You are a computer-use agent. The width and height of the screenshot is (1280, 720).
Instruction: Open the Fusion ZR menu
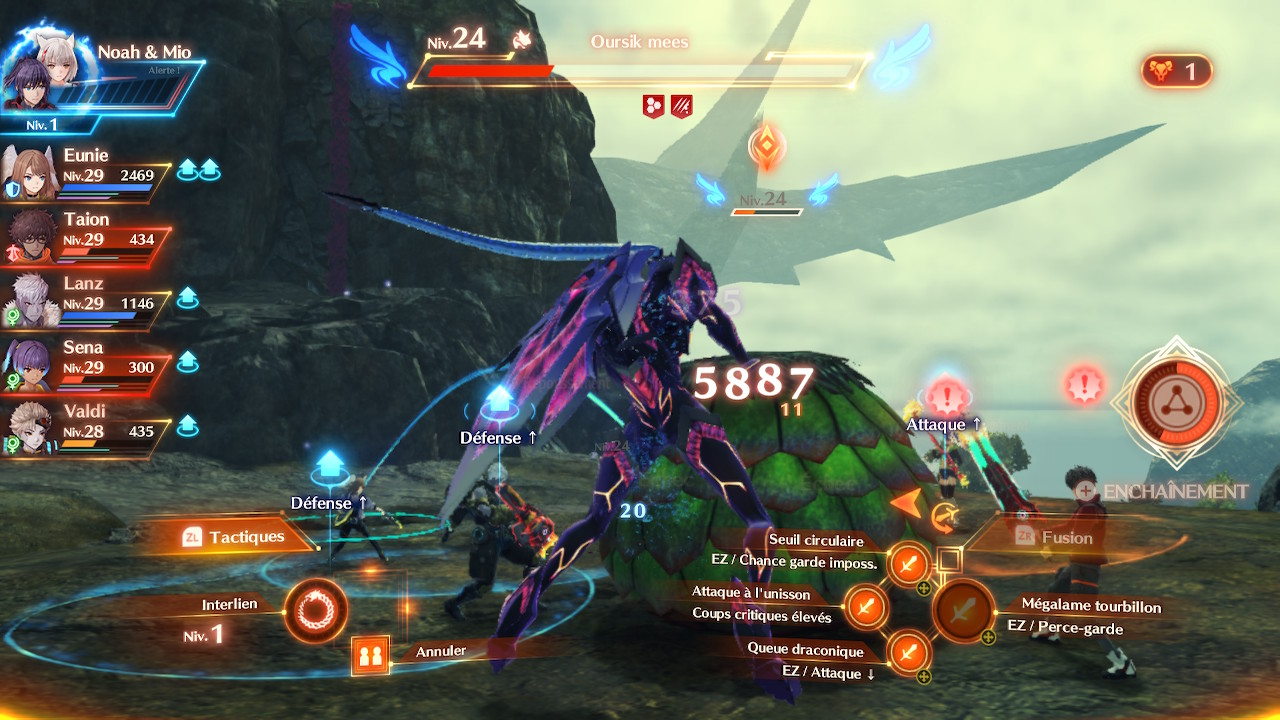point(1065,537)
